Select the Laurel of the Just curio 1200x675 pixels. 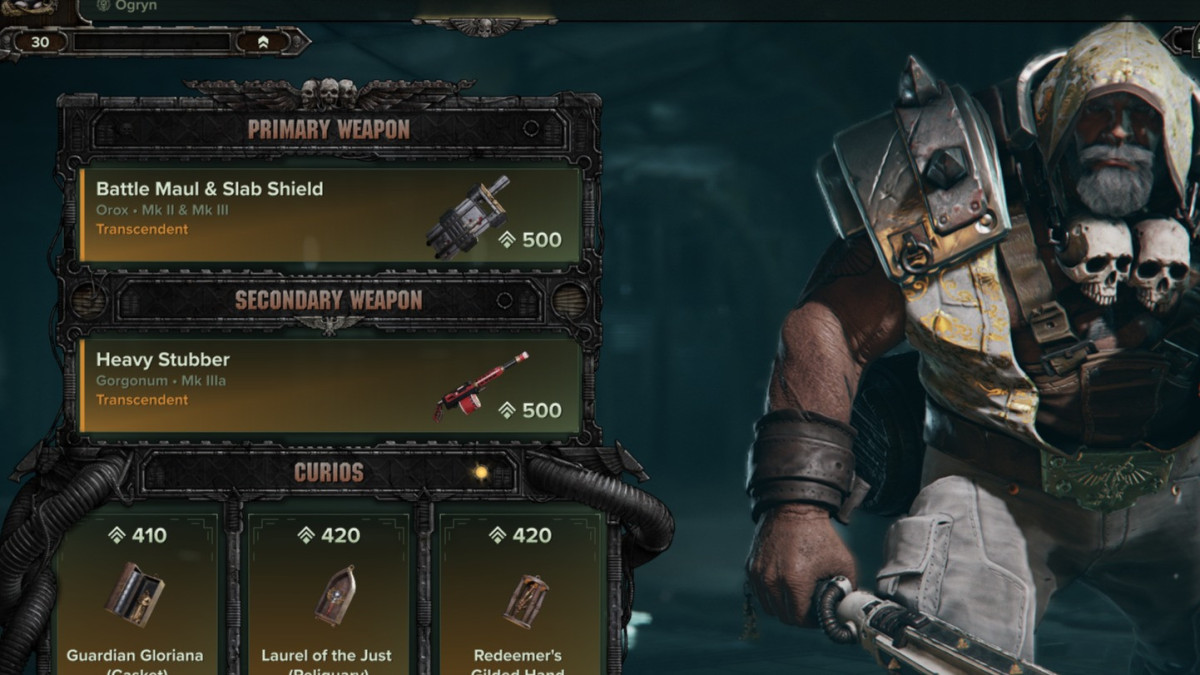[x=328, y=595]
